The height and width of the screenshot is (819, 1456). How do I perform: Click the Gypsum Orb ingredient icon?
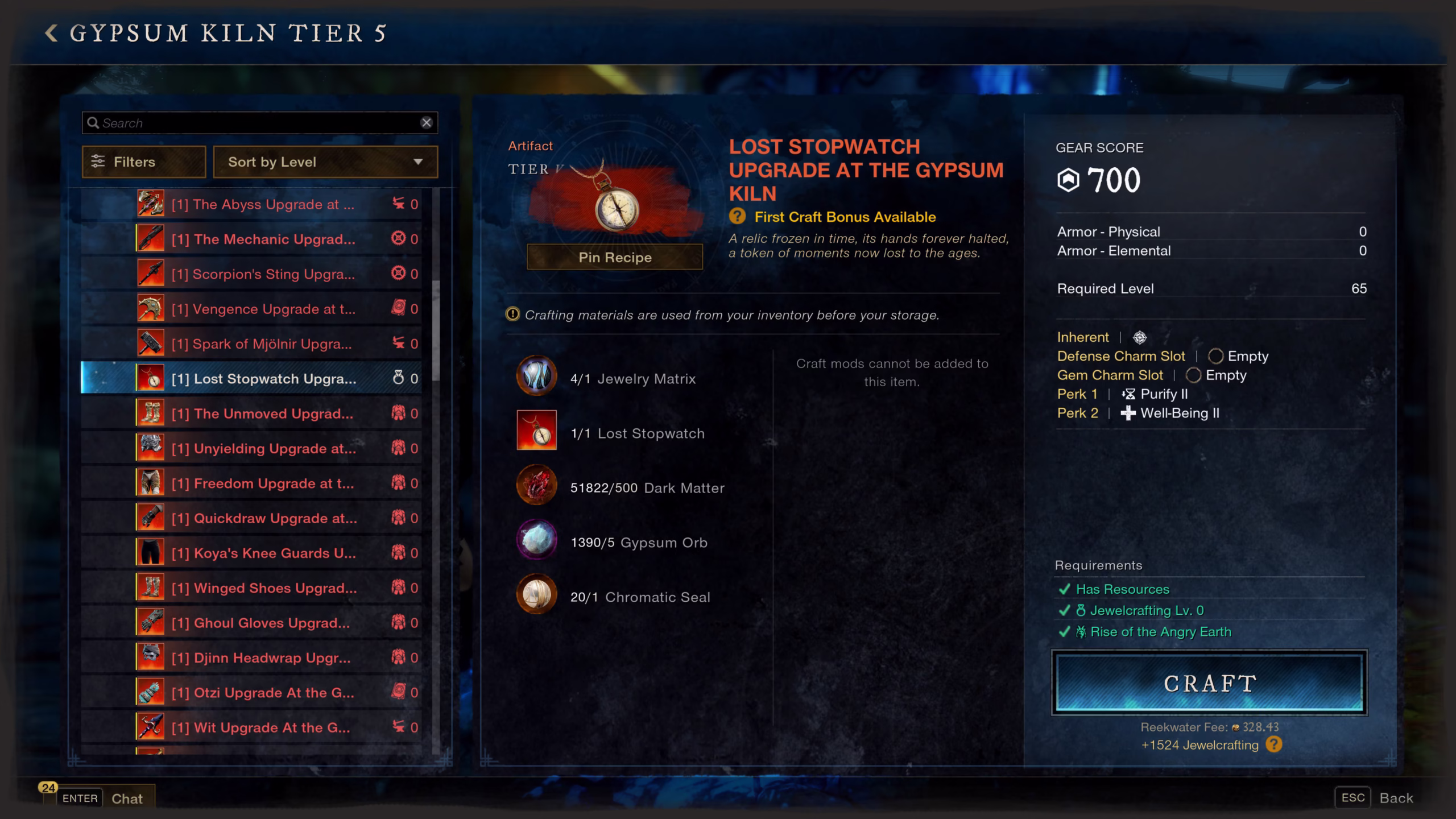[536, 540]
